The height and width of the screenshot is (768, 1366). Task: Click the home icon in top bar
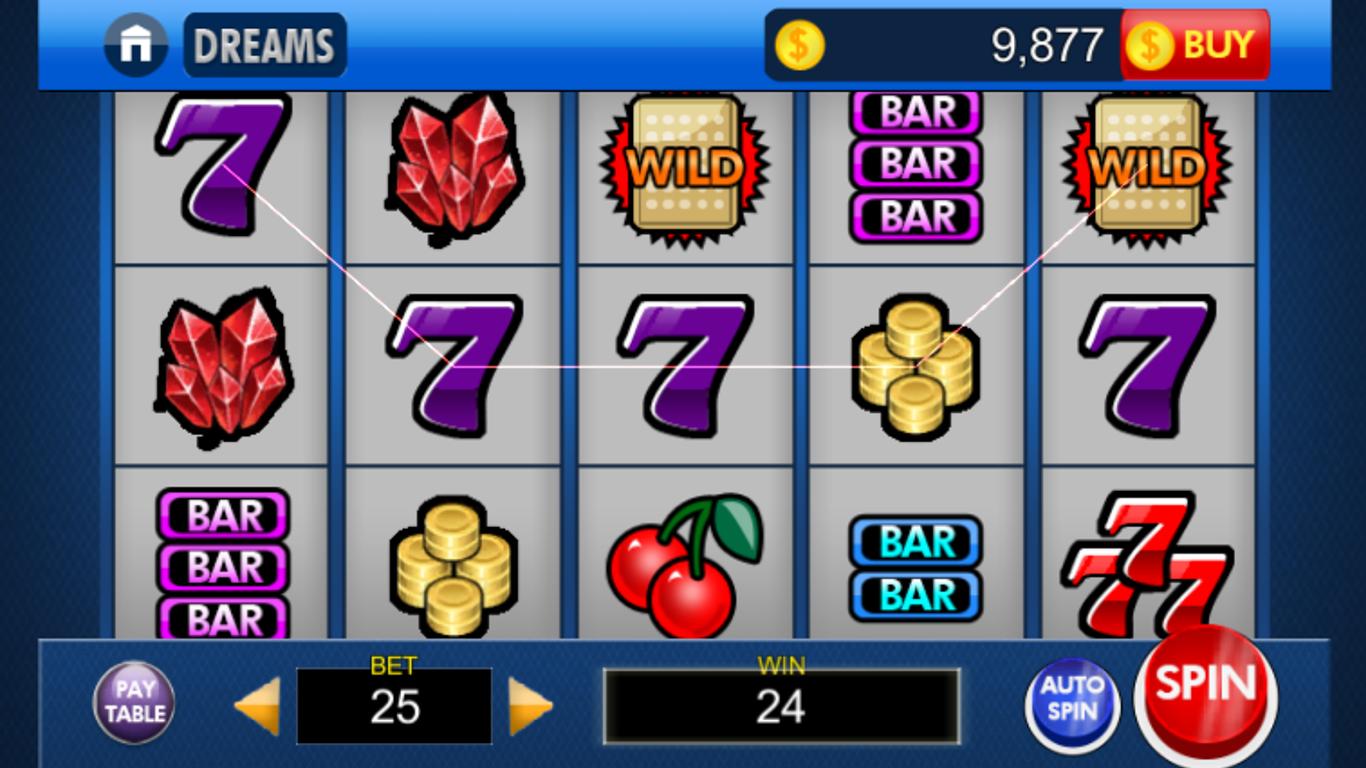pyautogui.click(x=137, y=44)
